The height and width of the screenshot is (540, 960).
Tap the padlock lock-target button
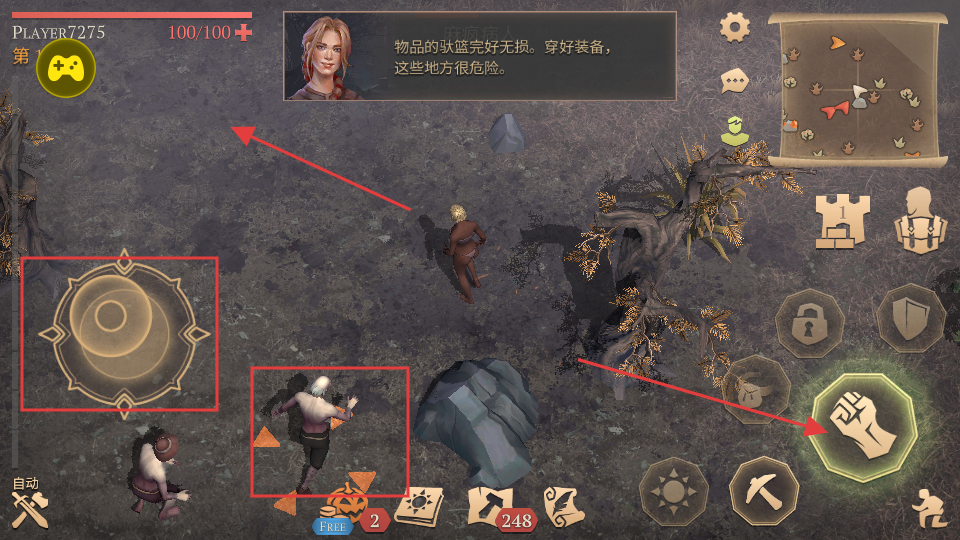click(x=810, y=323)
